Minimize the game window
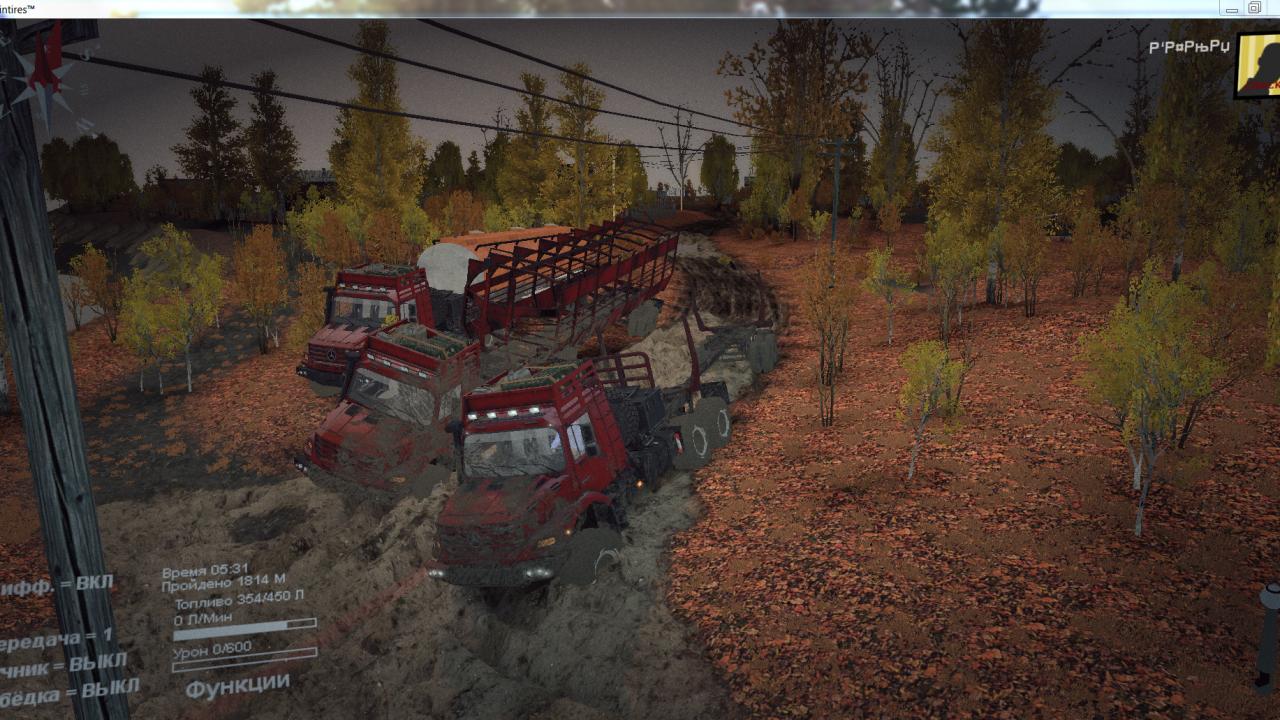 click(x=1232, y=8)
